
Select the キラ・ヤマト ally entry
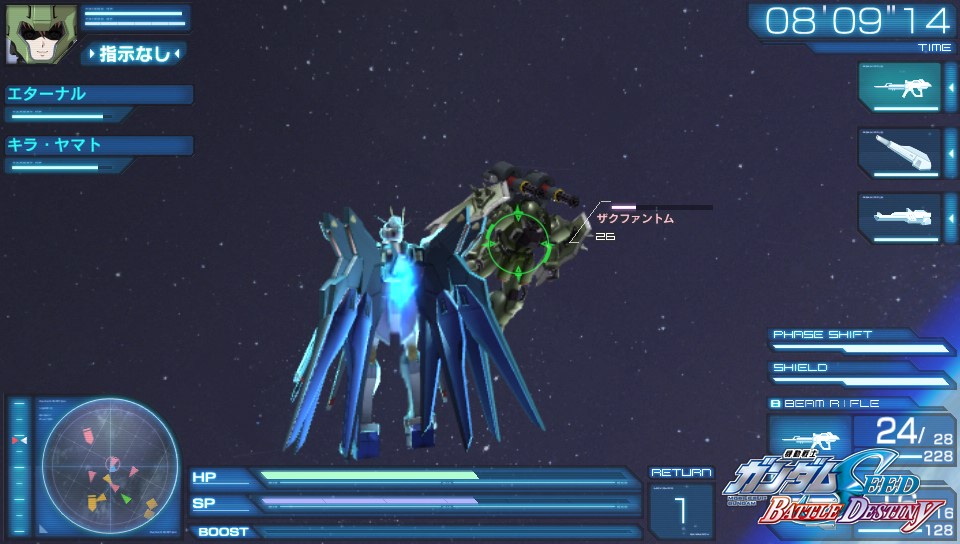tap(98, 145)
